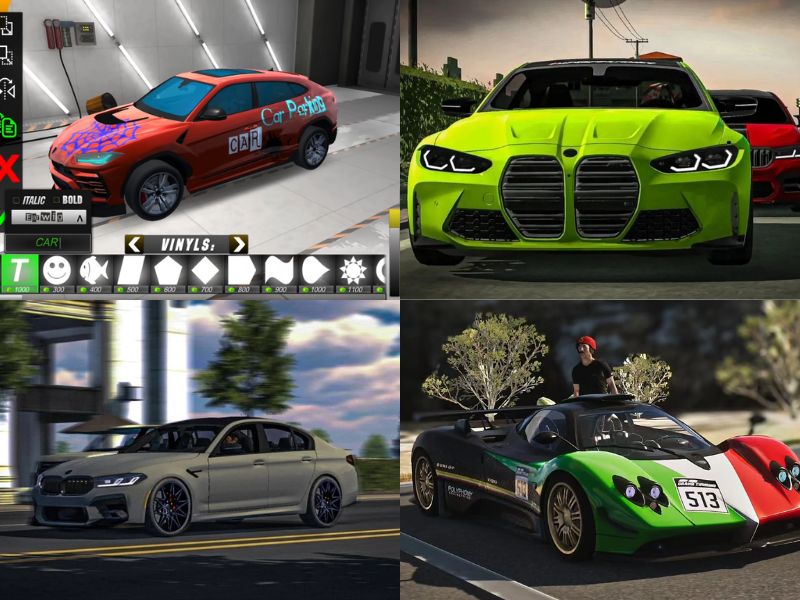
Task: Activate the mirror flip vinyl tool
Action: pyautogui.click(x=8, y=88)
